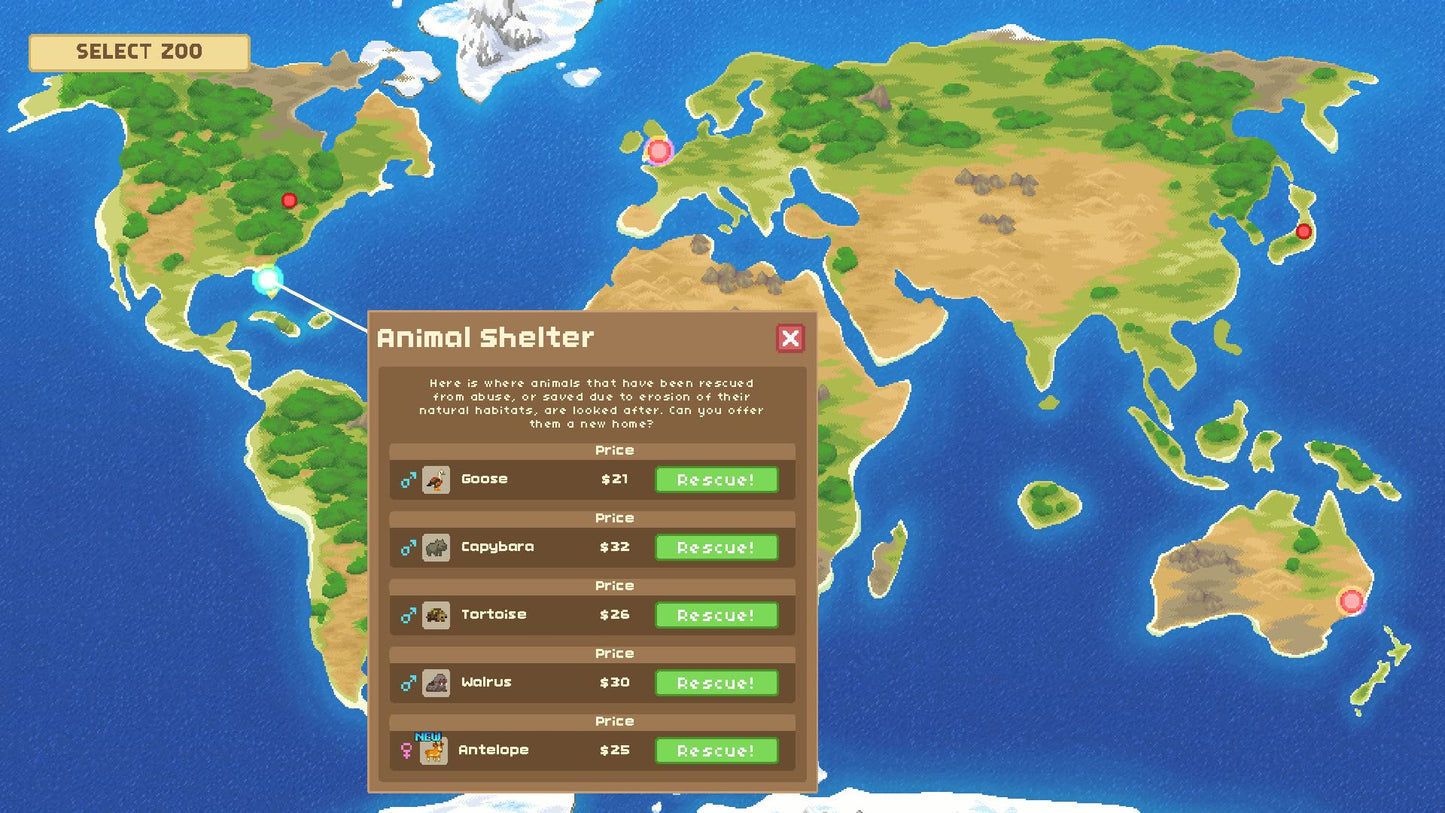Viewport: 1445px width, 813px height.
Task: Rescue the Capybara for $32
Action: (x=716, y=547)
